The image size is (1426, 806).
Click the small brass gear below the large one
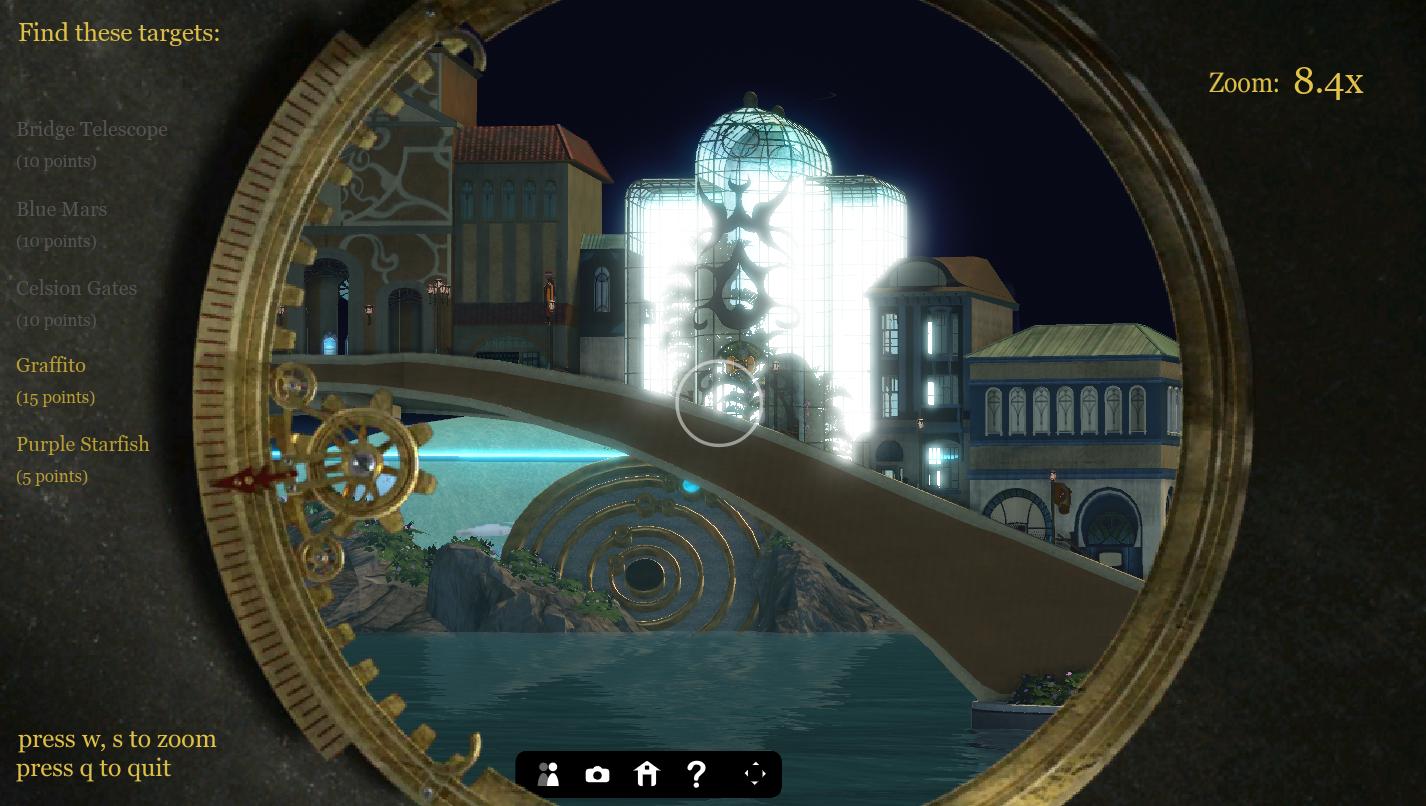pyautogui.click(x=320, y=558)
